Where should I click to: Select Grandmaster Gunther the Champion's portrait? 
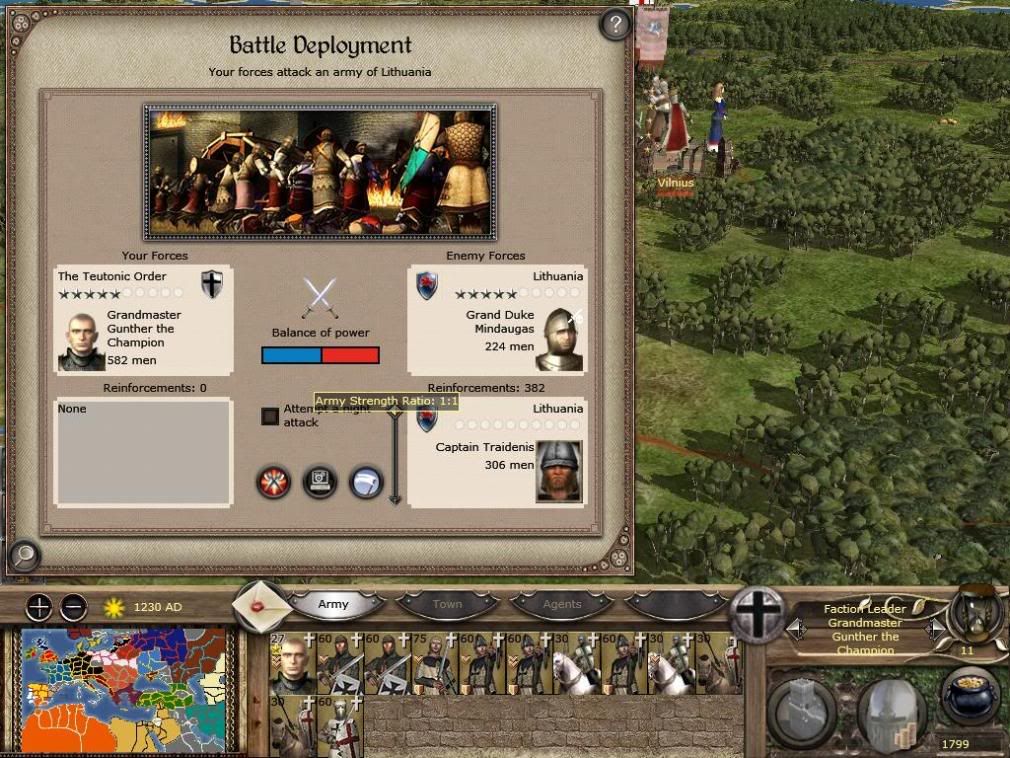[81, 340]
